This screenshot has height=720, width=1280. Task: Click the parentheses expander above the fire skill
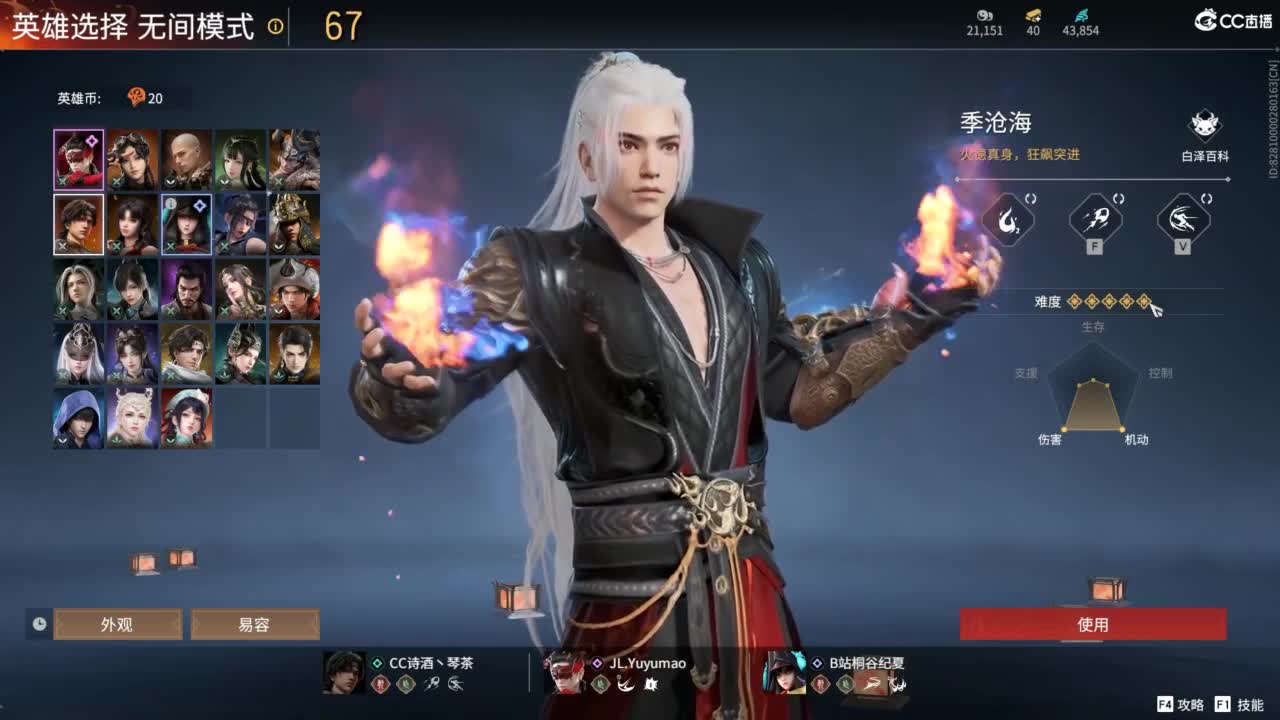tap(1030, 197)
